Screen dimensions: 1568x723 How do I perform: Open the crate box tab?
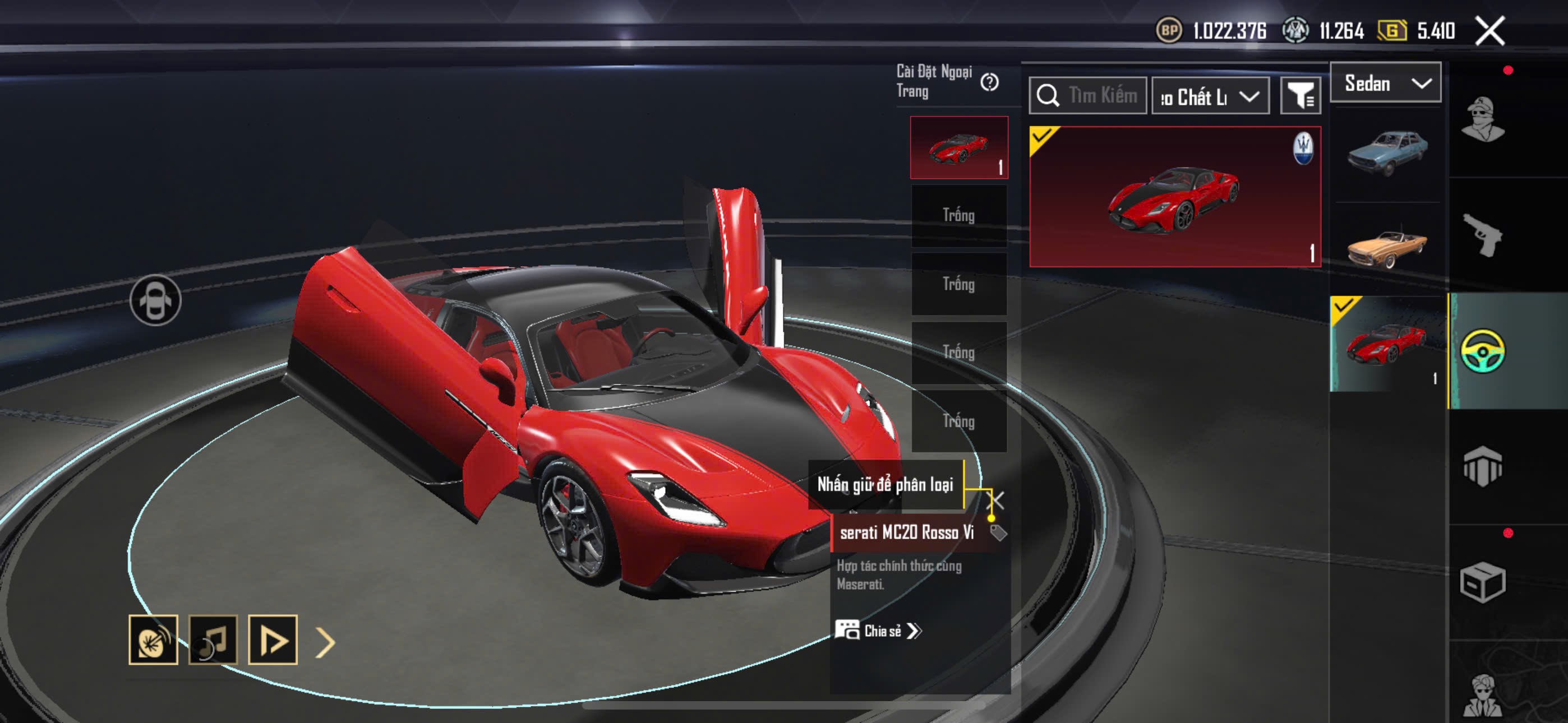click(x=1483, y=582)
